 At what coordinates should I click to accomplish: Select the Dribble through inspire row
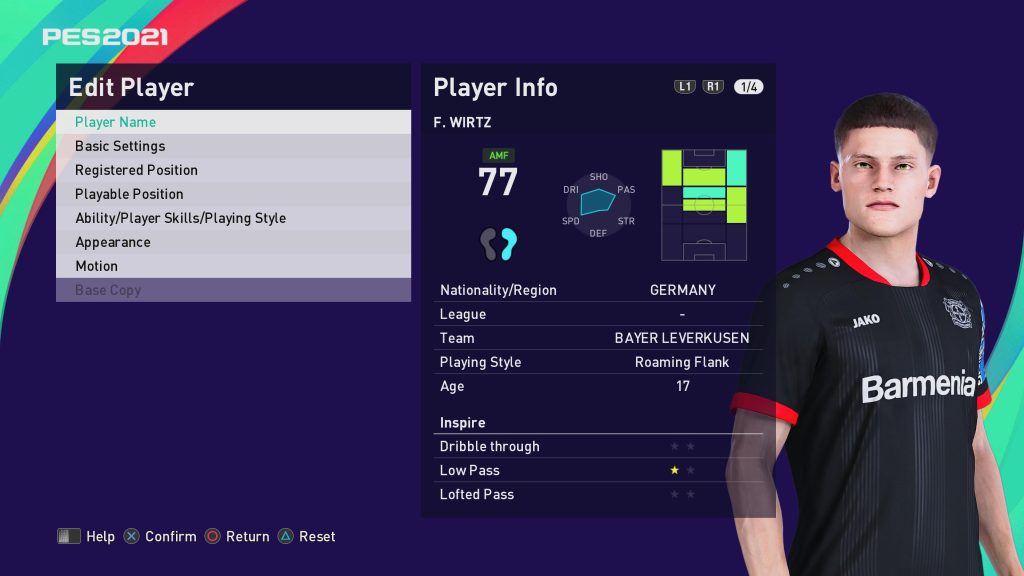tap(598, 446)
